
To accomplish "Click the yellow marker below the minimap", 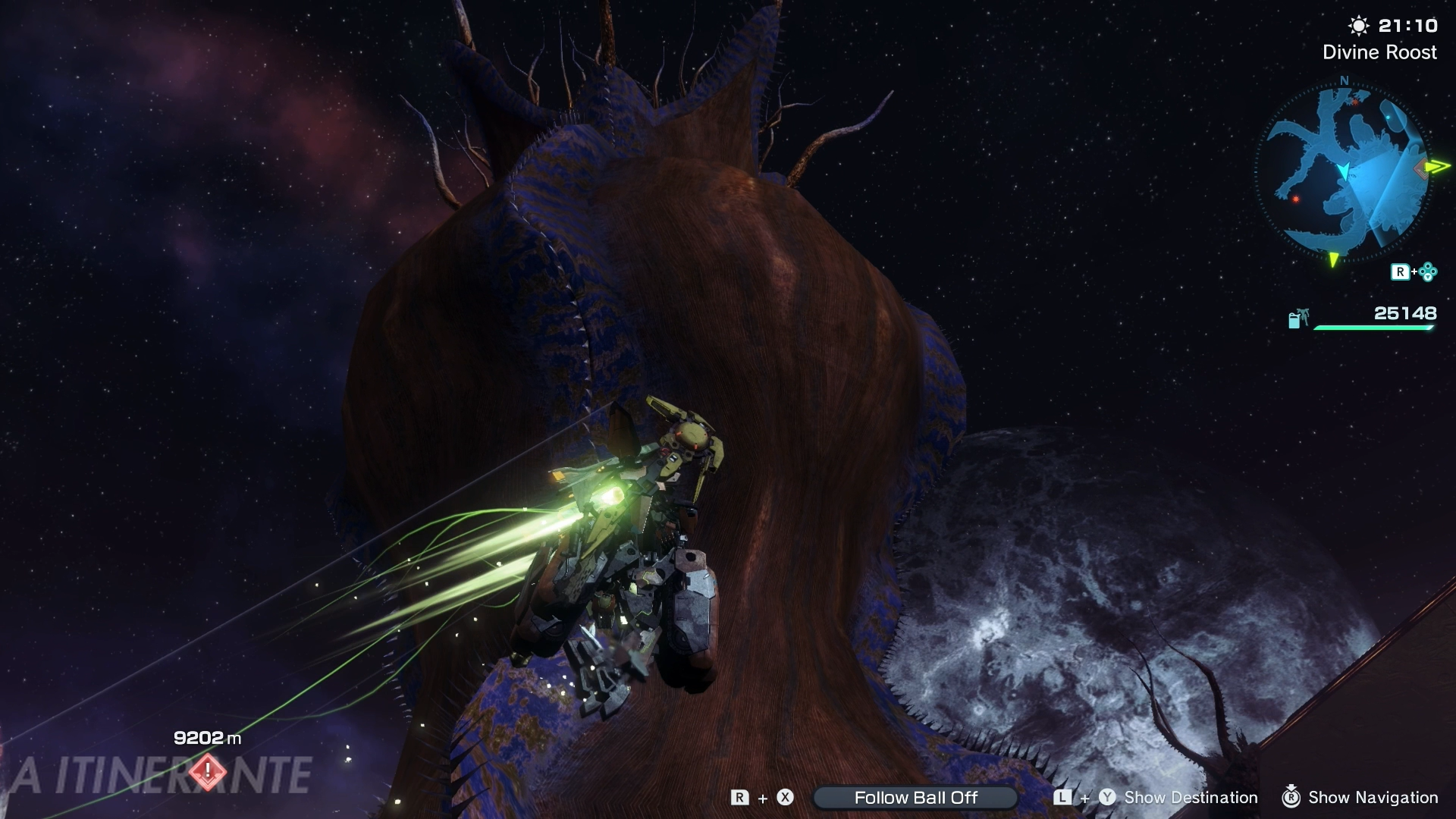I will [x=1333, y=260].
